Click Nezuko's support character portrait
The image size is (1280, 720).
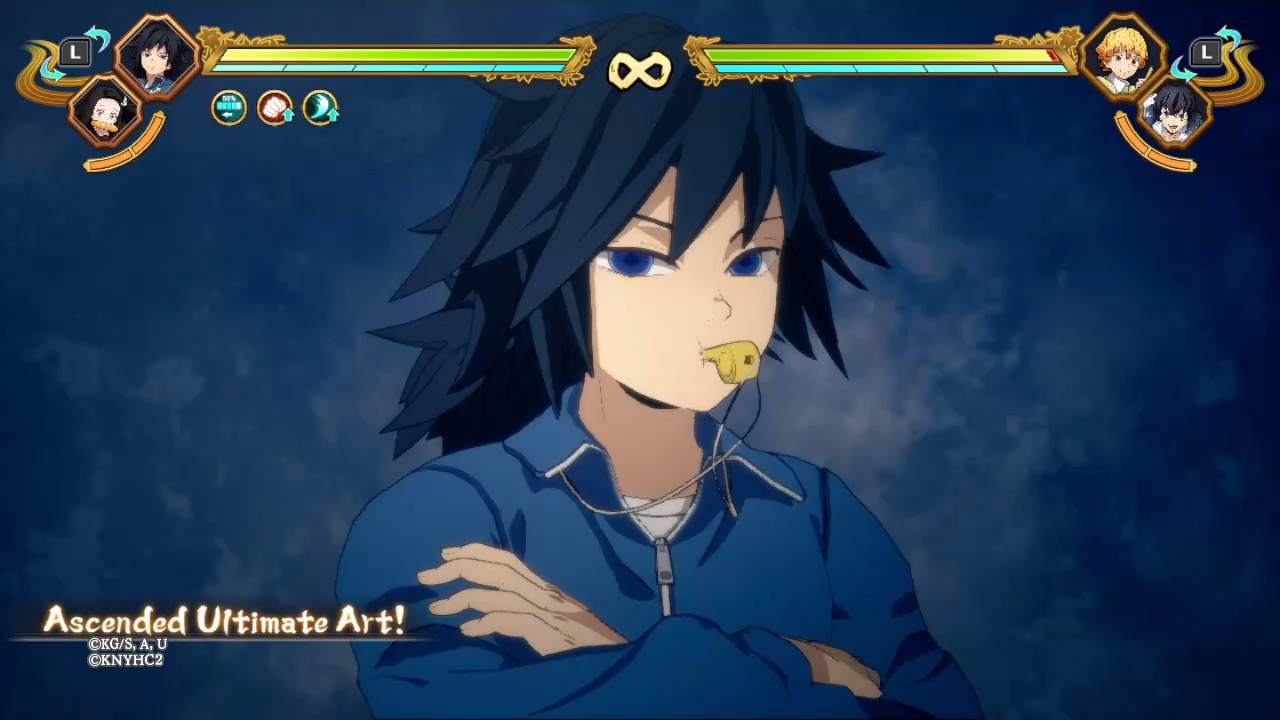104,111
